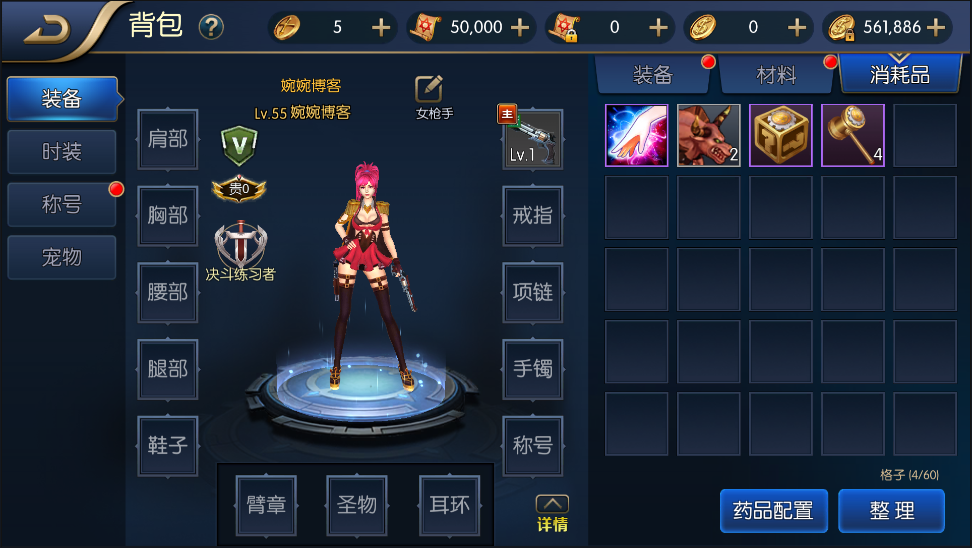Image resolution: width=972 pixels, height=548 pixels.
Task: Switch to the 时装 costume tab
Action: 62,152
